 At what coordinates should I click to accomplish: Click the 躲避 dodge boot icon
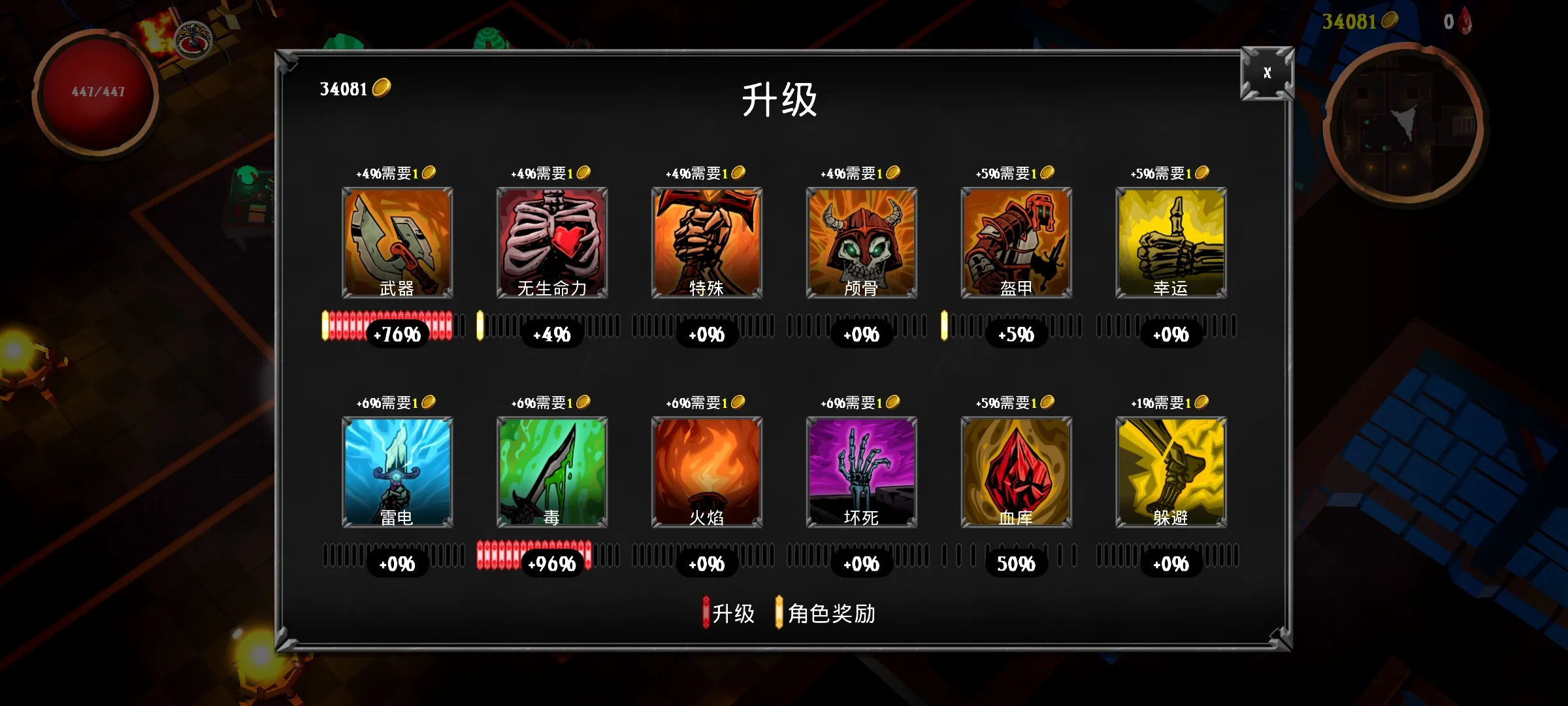coord(1170,471)
